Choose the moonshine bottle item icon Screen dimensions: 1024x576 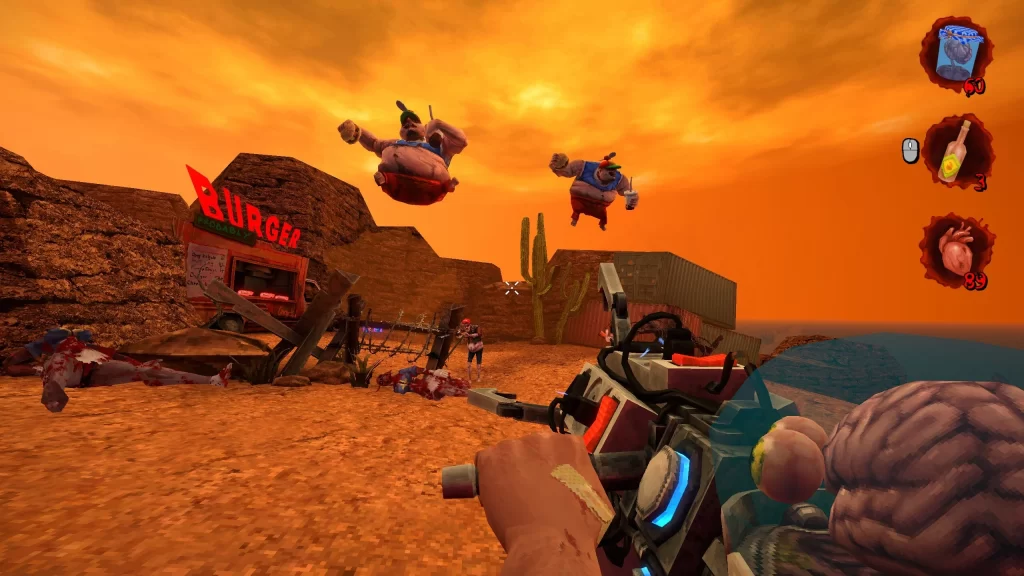[957, 152]
